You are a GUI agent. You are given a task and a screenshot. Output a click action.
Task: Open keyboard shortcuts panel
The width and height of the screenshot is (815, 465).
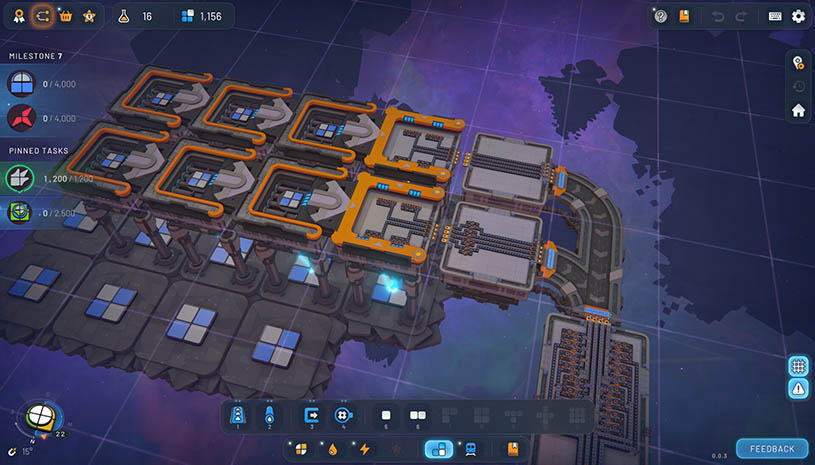775,16
